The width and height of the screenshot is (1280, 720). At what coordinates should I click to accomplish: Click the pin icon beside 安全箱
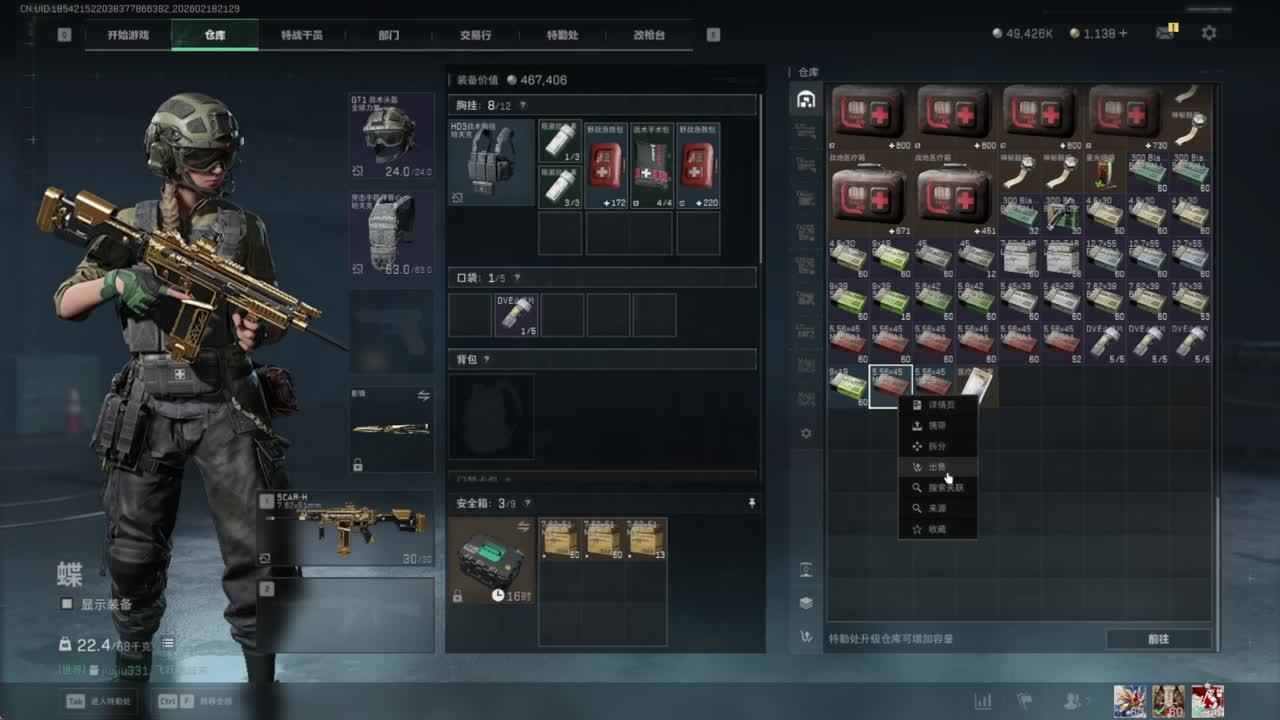click(752, 504)
